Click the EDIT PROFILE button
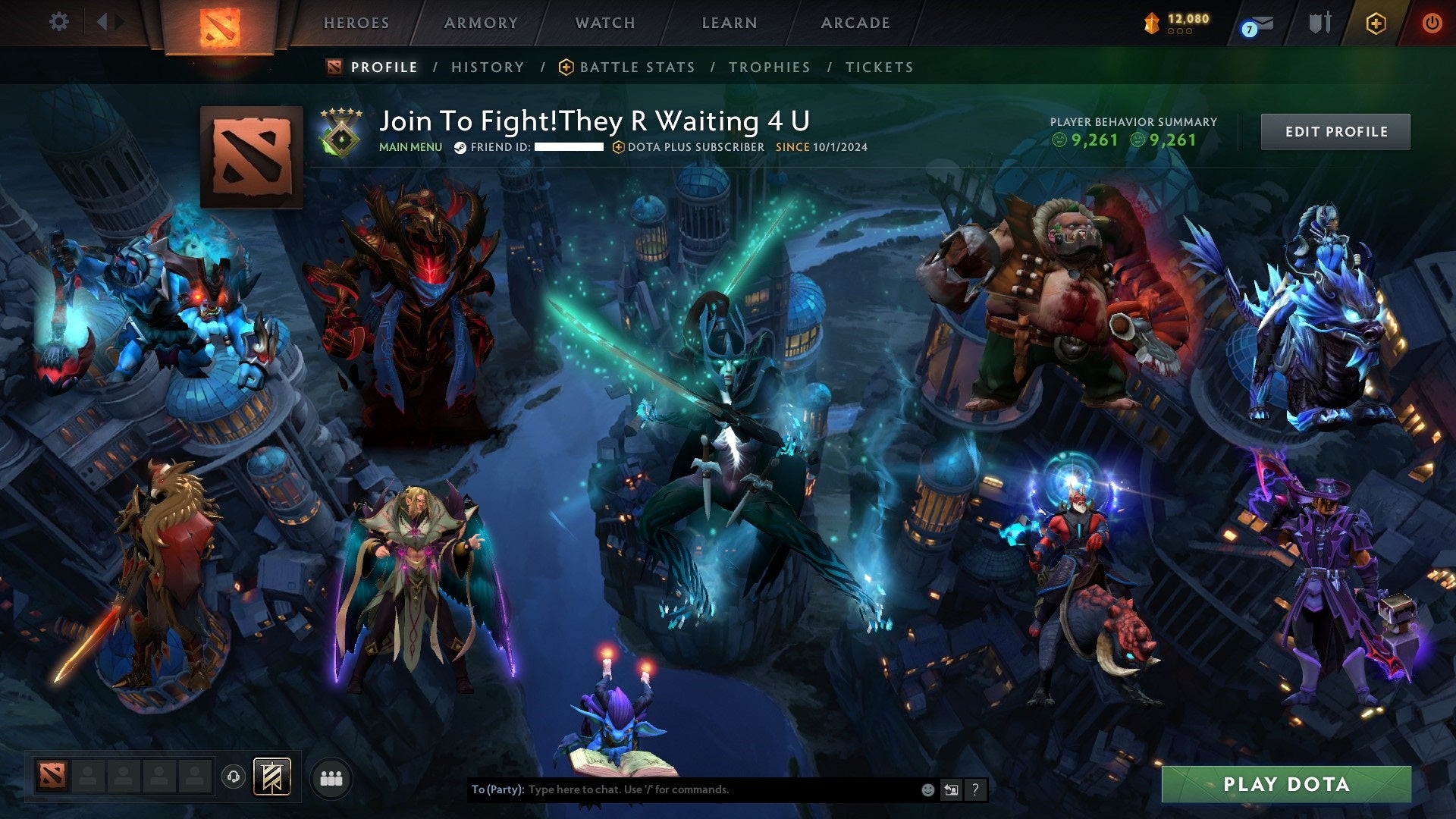This screenshot has height=819, width=1456. [x=1335, y=131]
